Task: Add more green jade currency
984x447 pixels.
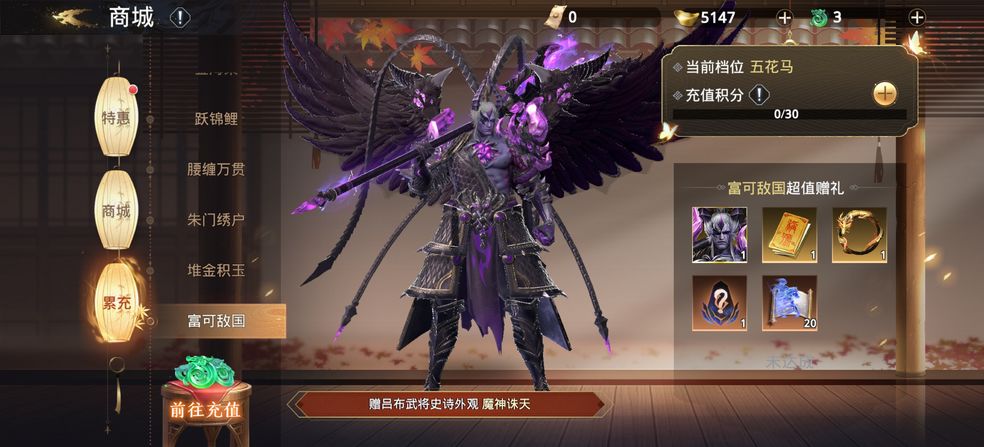Action: (917, 17)
